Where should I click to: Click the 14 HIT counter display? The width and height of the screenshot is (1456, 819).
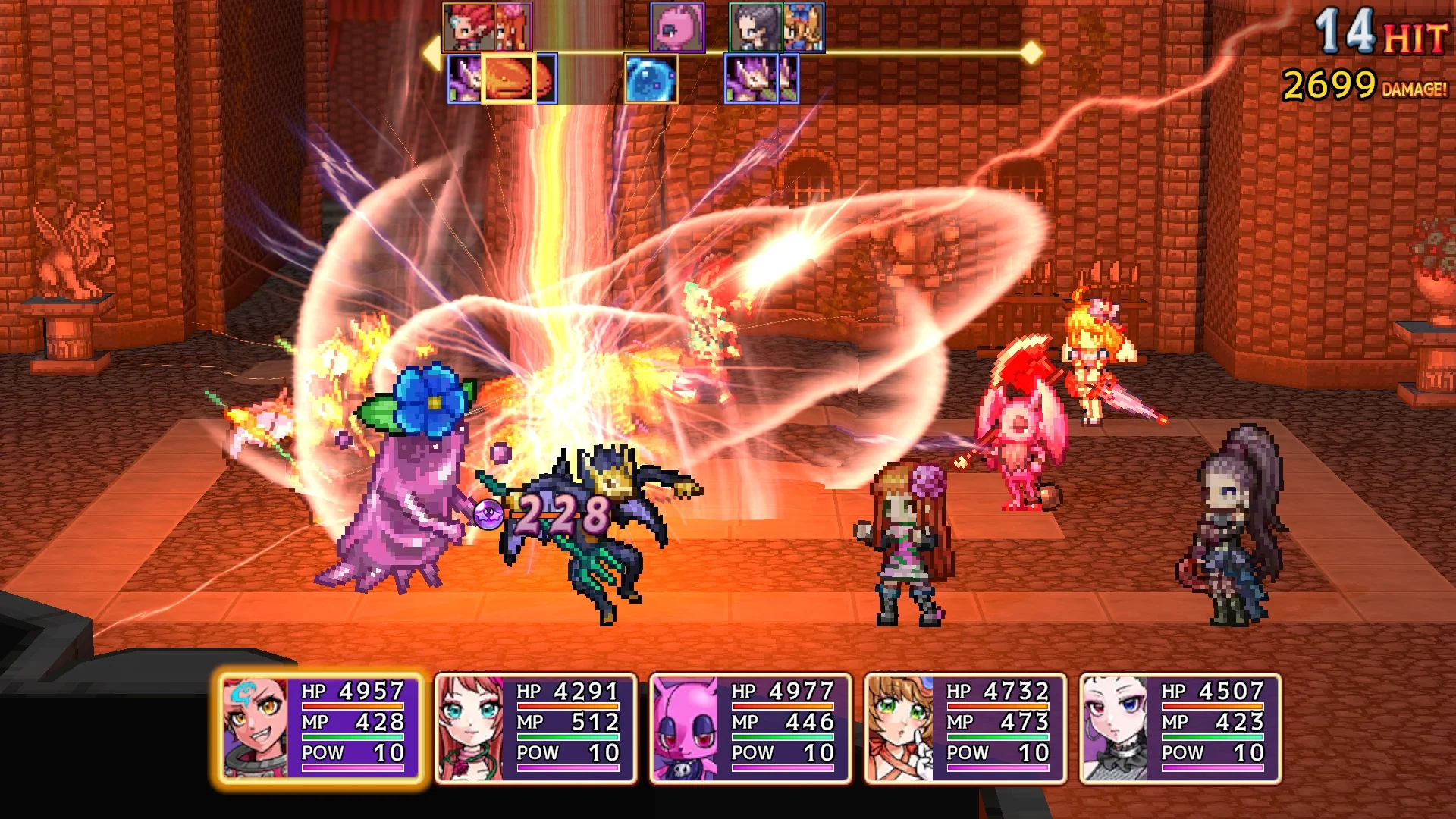point(1379,30)
